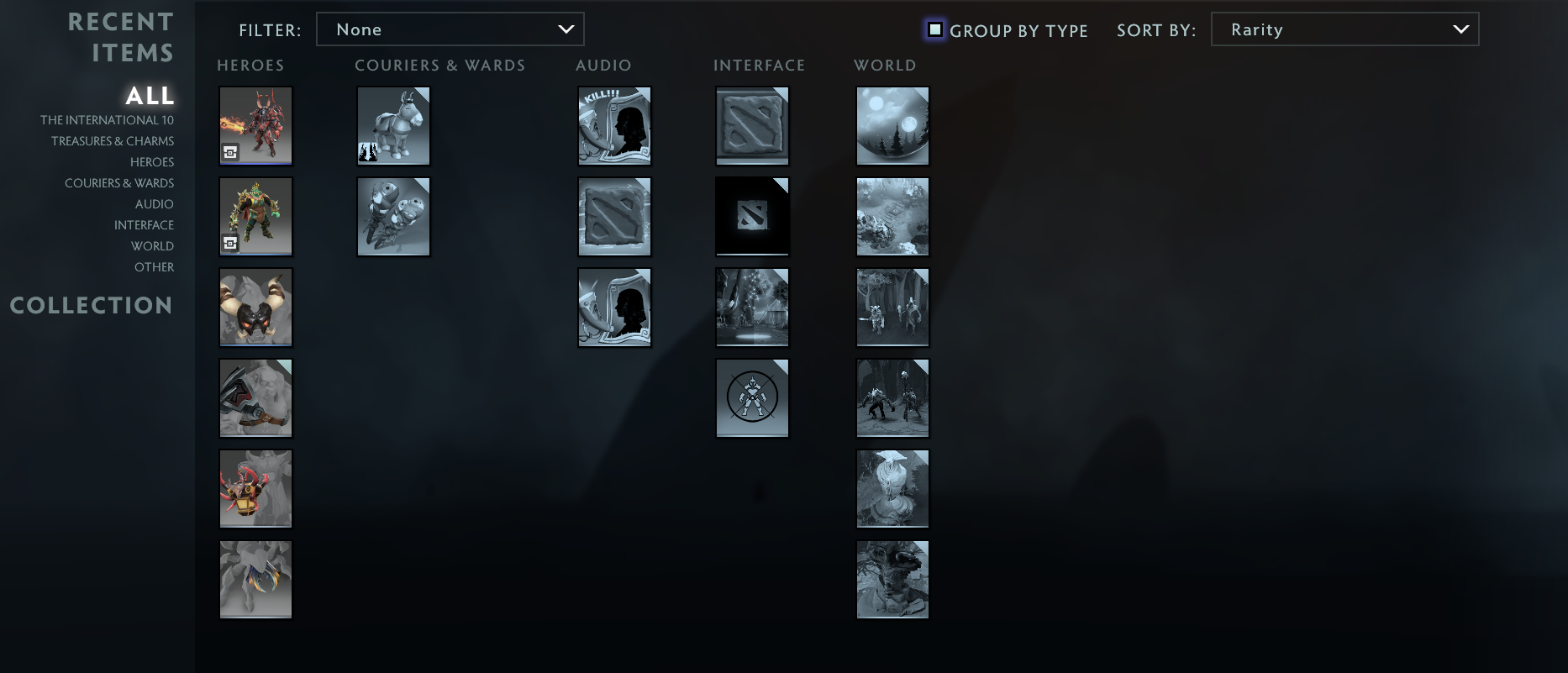
Task: Select the donkey courier item
Action: point(393,125)
